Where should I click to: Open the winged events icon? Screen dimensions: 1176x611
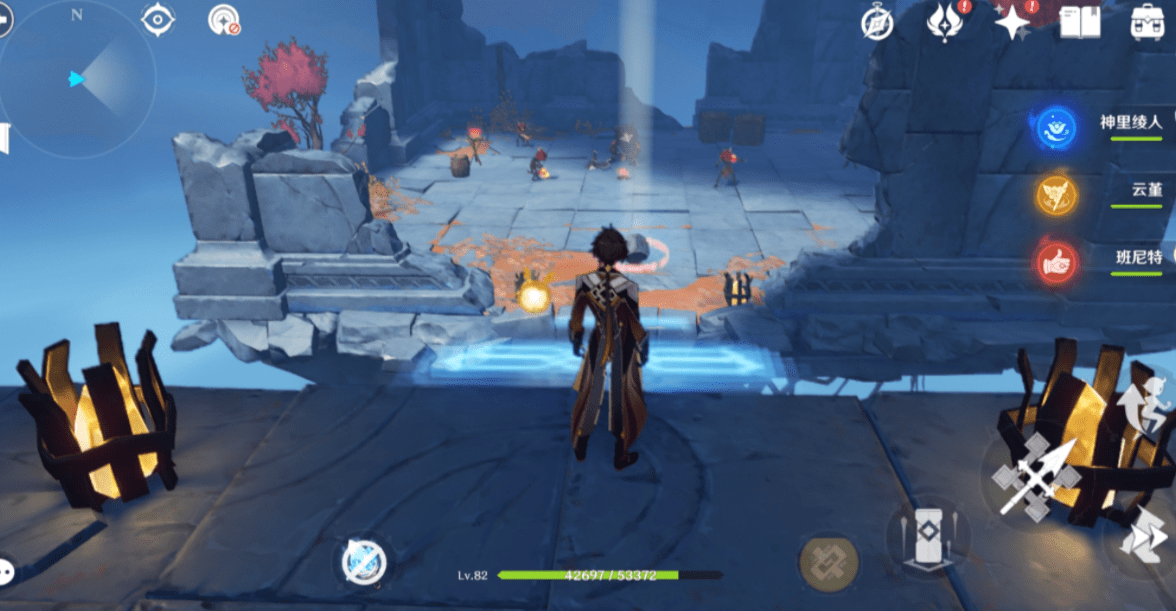pos(944,21)
